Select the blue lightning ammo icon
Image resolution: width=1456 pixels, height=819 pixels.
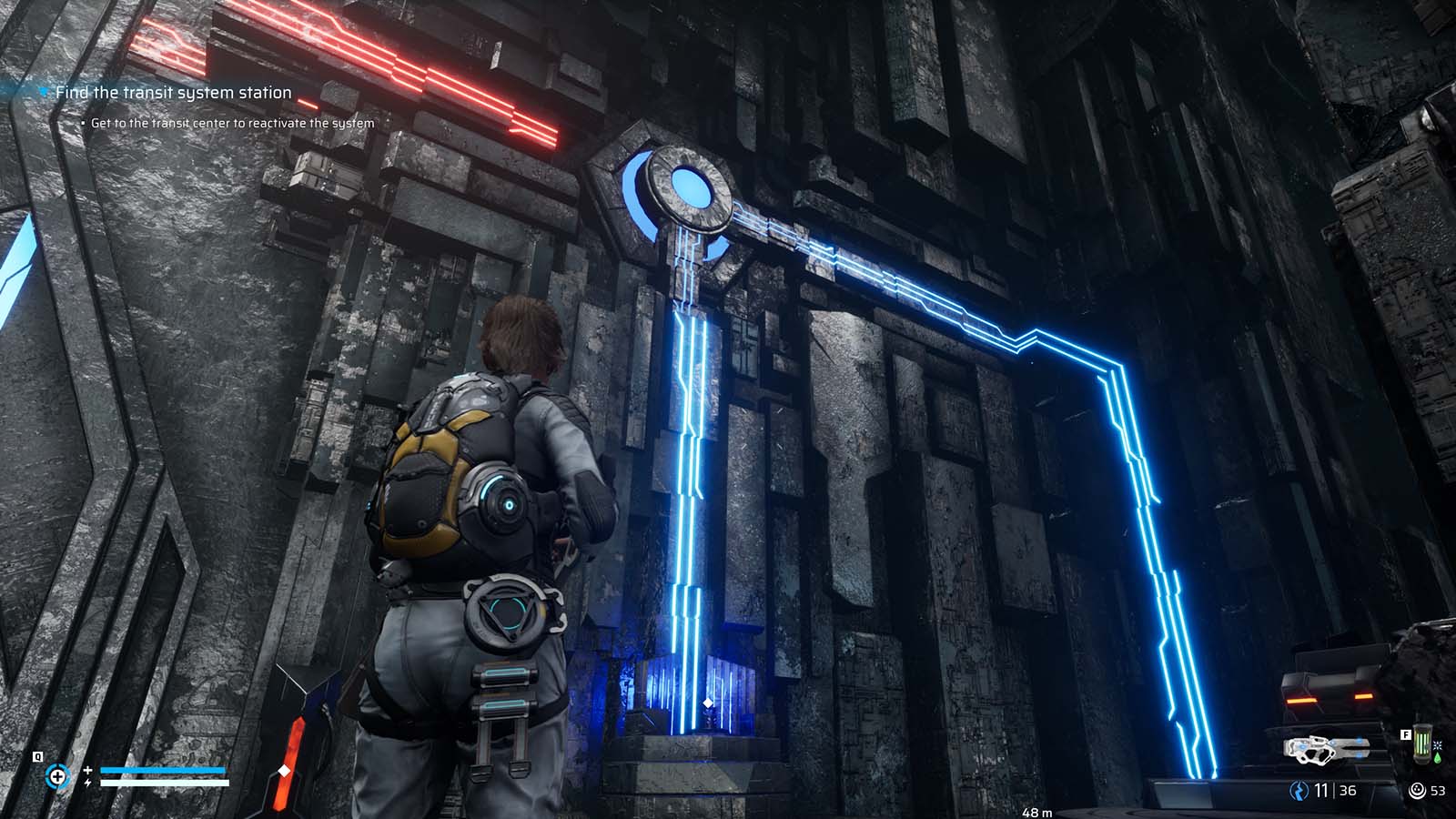tap(1299, 791)
